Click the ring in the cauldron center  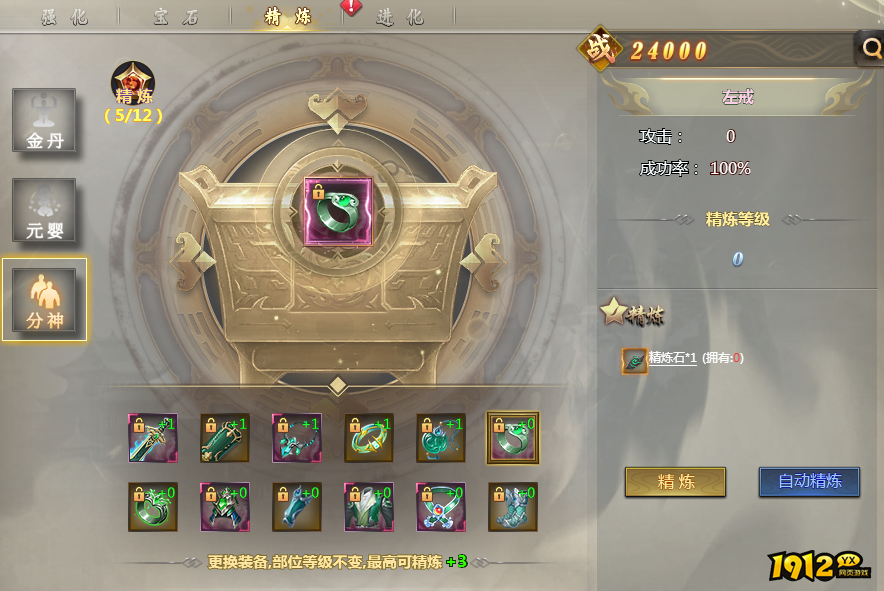pyautogui.click(x=338, y=212)
